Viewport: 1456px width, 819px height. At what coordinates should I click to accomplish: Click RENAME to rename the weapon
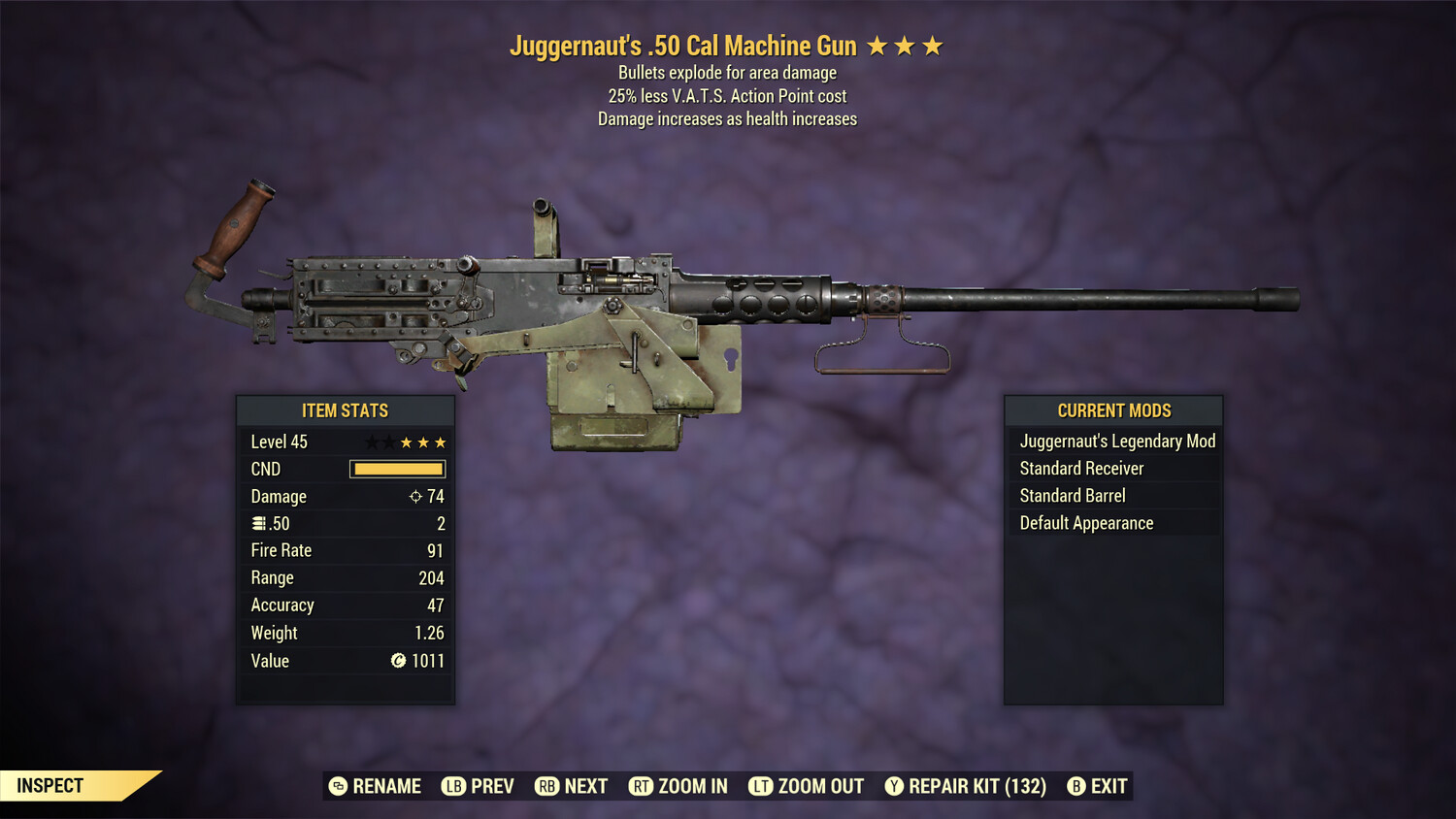(386, 786)
